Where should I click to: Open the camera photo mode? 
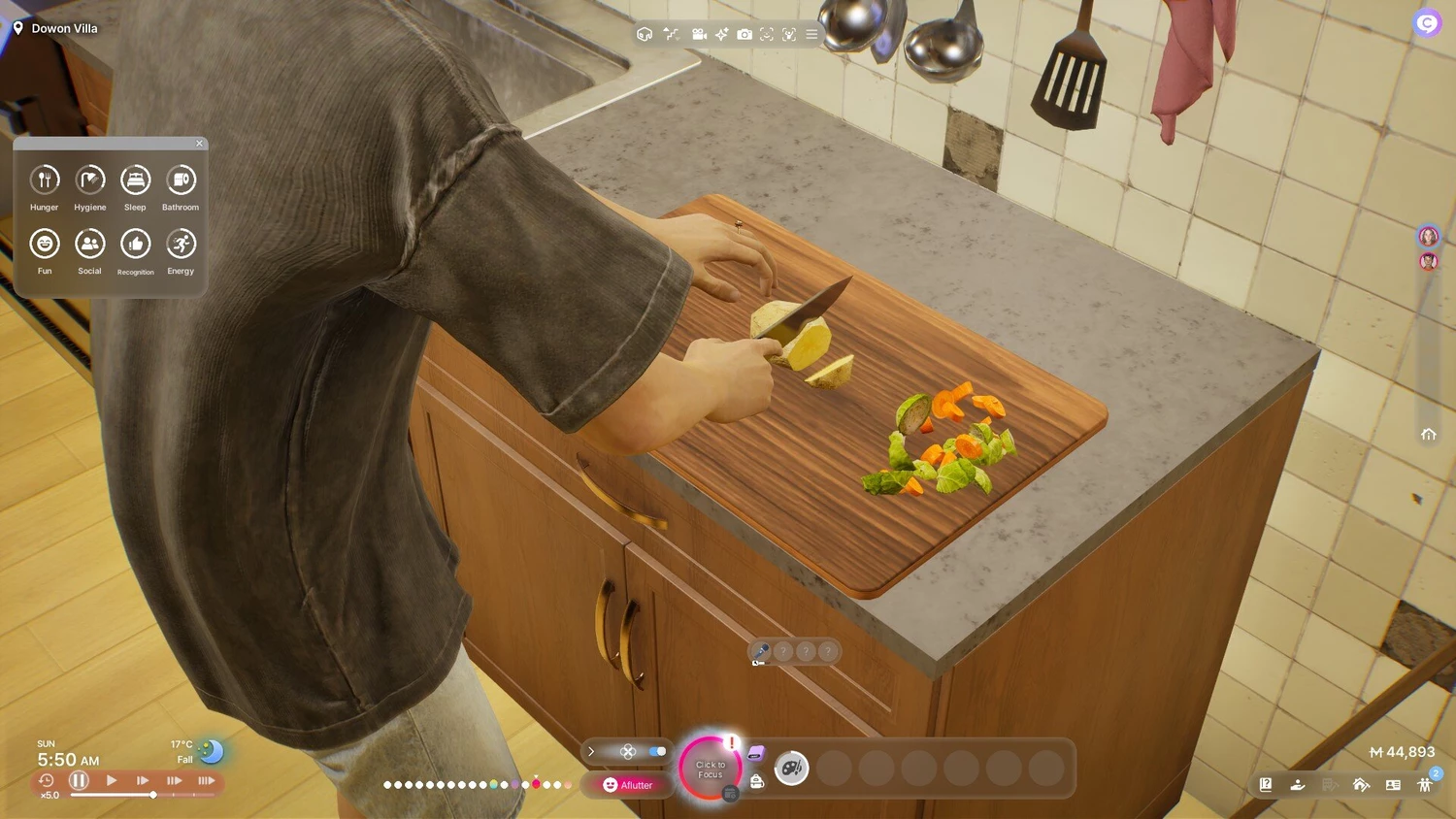(x=745, y=34)
